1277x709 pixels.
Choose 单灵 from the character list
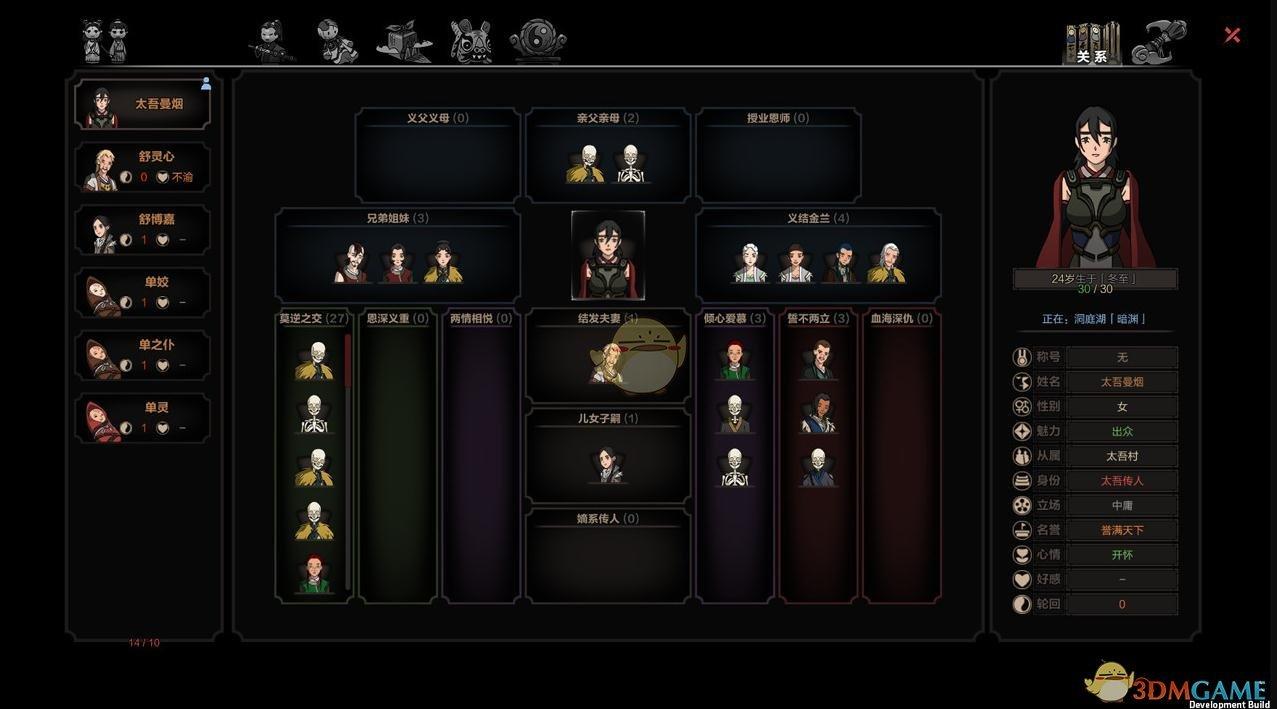[x=143, y=418]
